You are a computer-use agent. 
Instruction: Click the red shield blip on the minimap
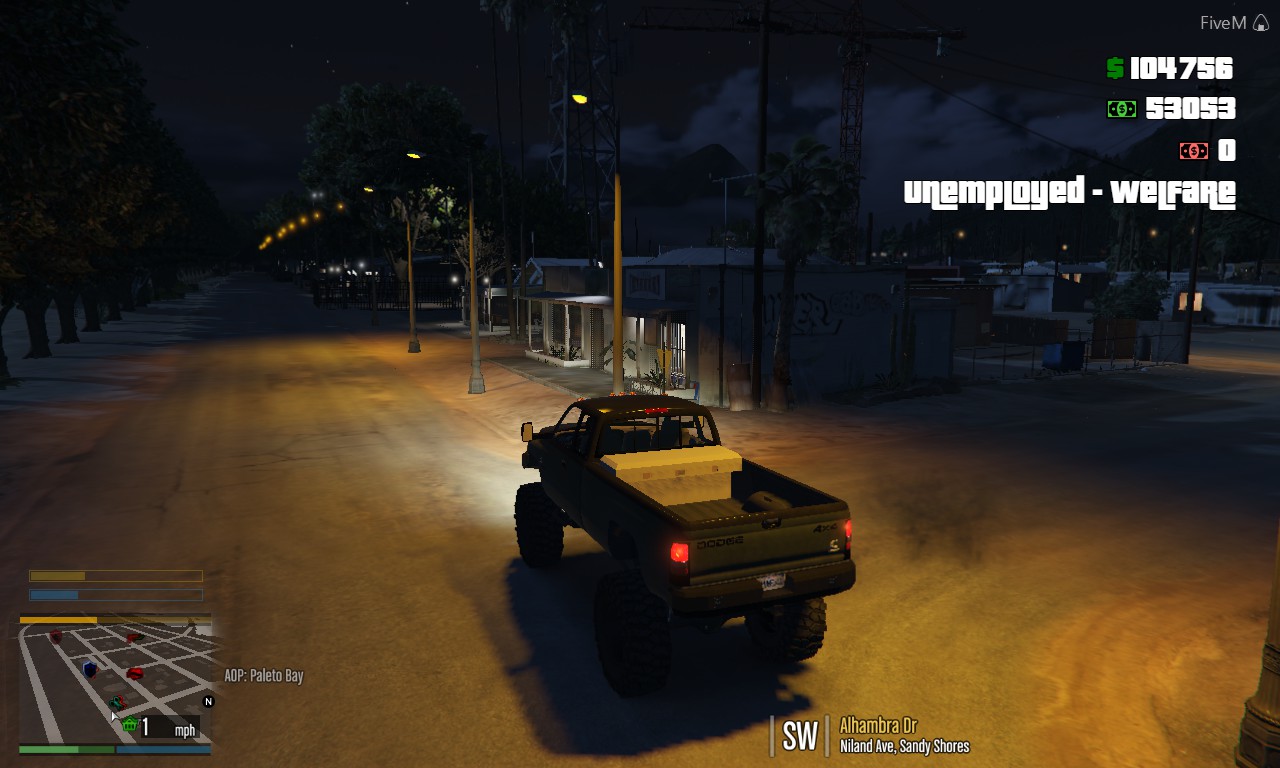coord(55,637)
